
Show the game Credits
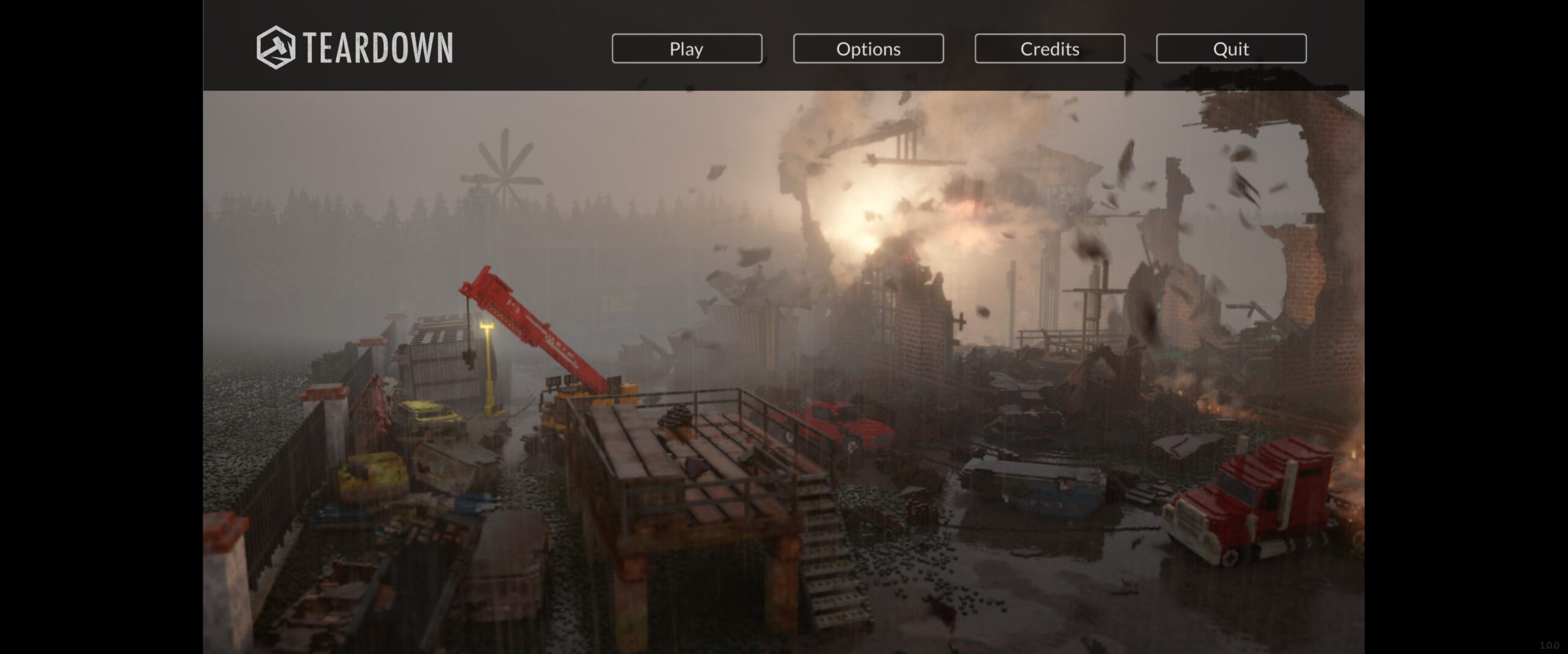click(1049, 48)
